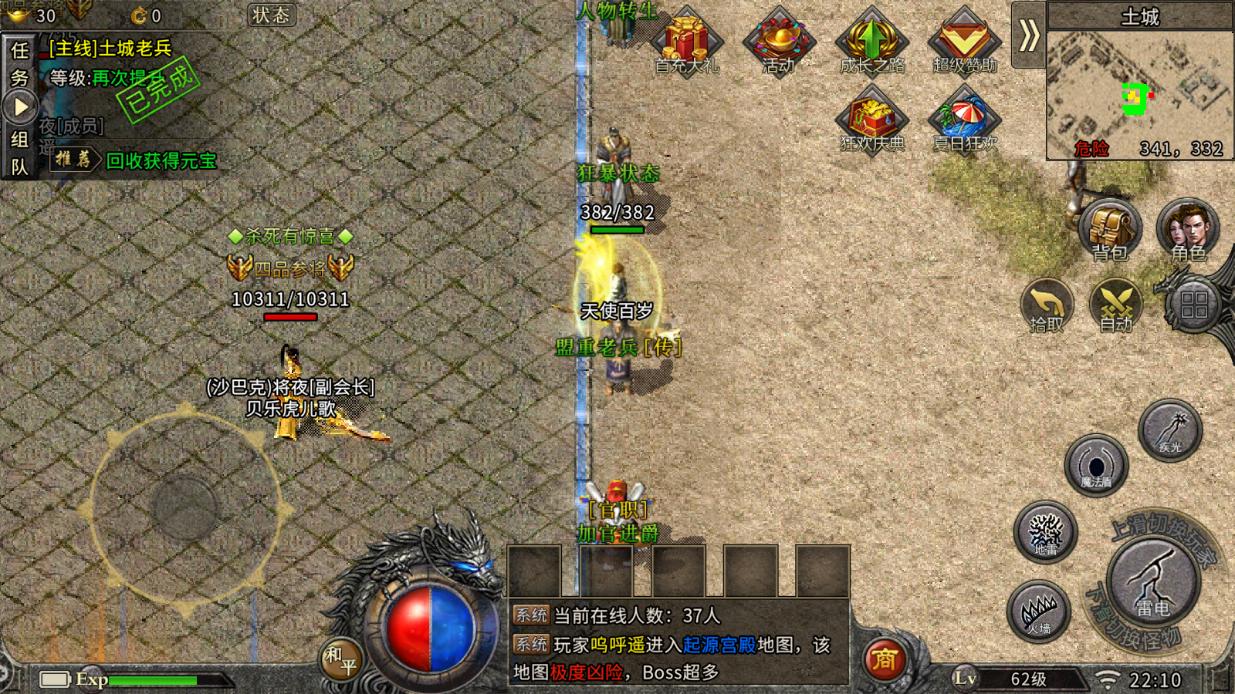Open the 商 shop button

pos(884,660)
